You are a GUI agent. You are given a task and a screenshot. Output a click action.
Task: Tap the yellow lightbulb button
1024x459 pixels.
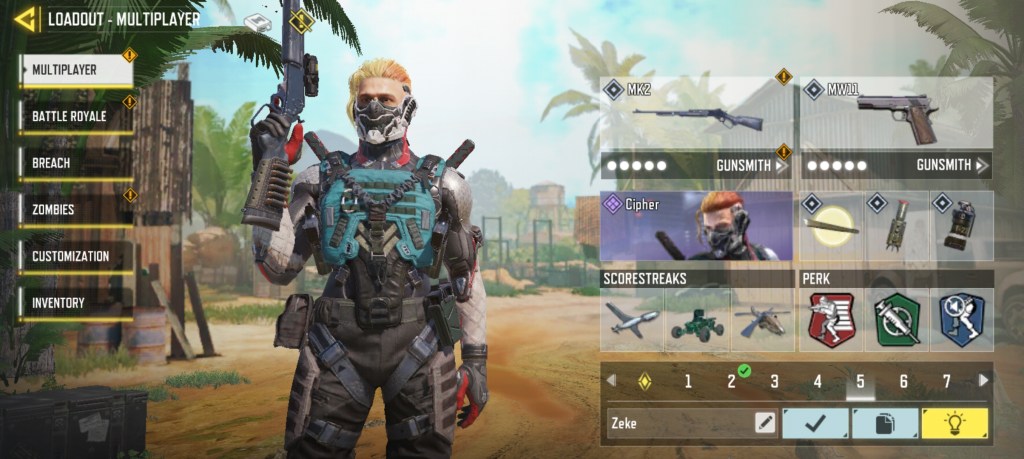[x=954, y=423]
